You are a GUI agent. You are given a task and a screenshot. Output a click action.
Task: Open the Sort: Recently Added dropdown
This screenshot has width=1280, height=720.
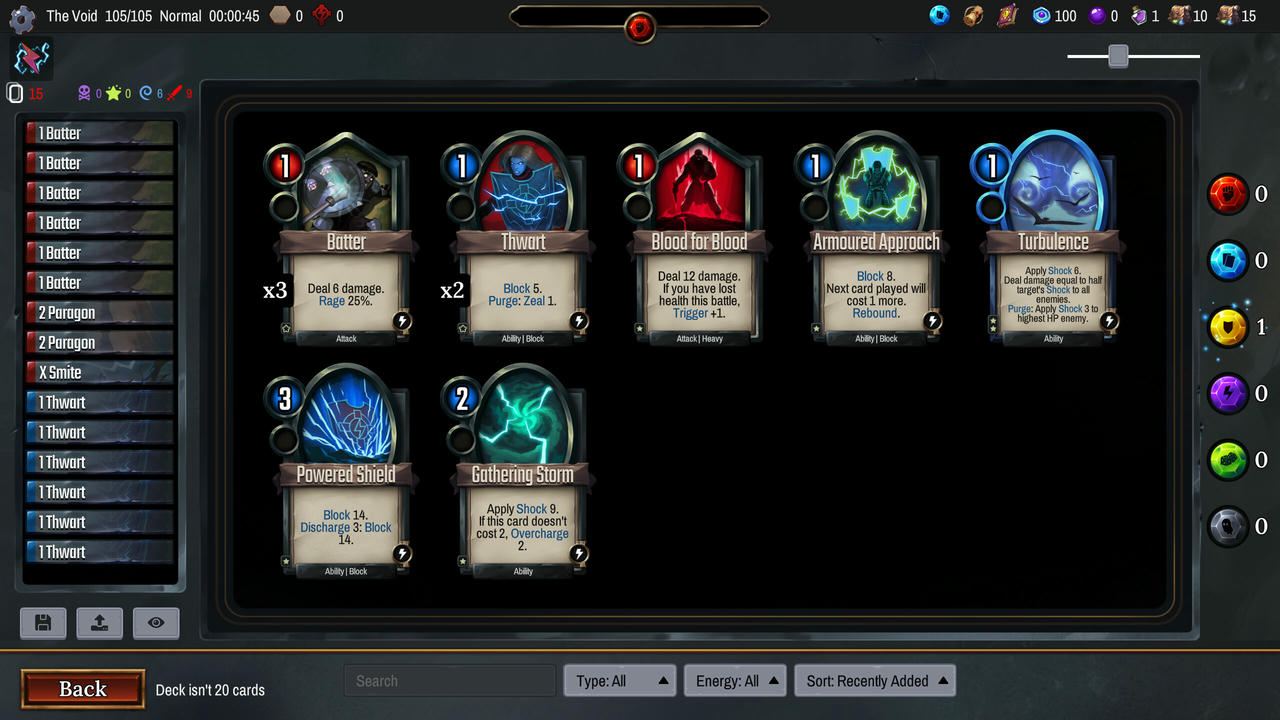pyautogui.click(x=875, y=680)
